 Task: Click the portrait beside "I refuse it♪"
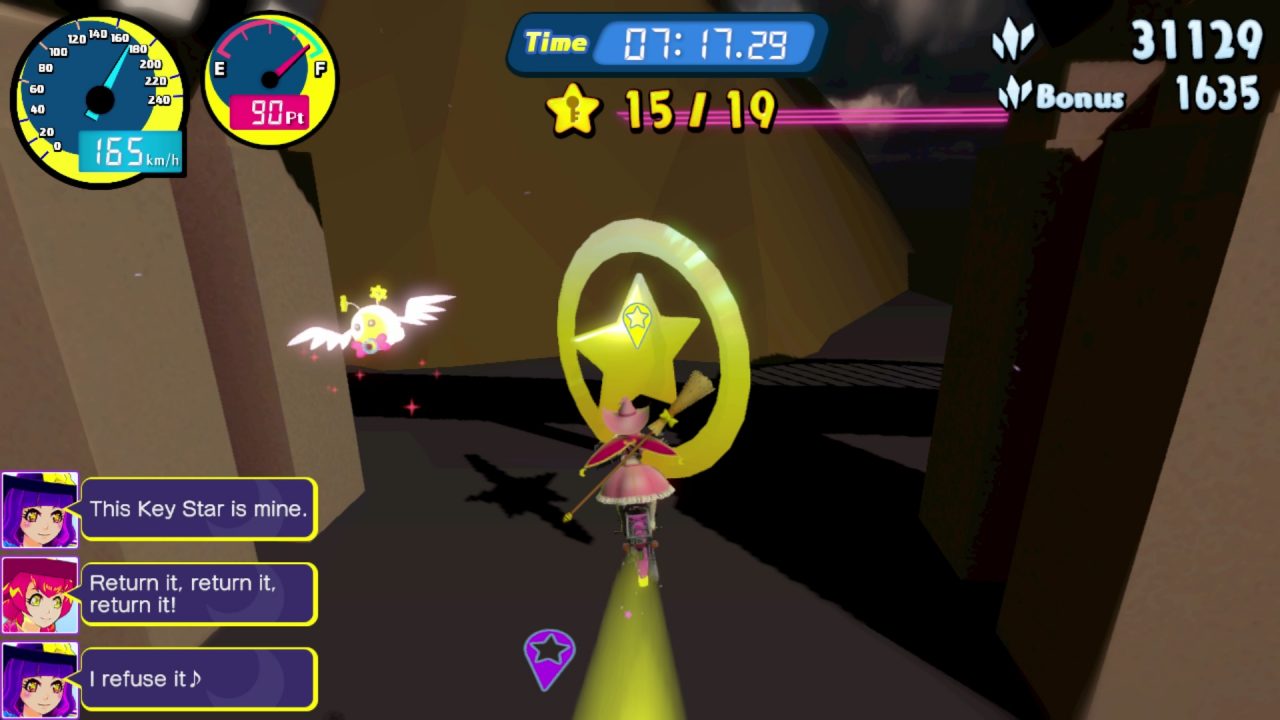point(39,680)
